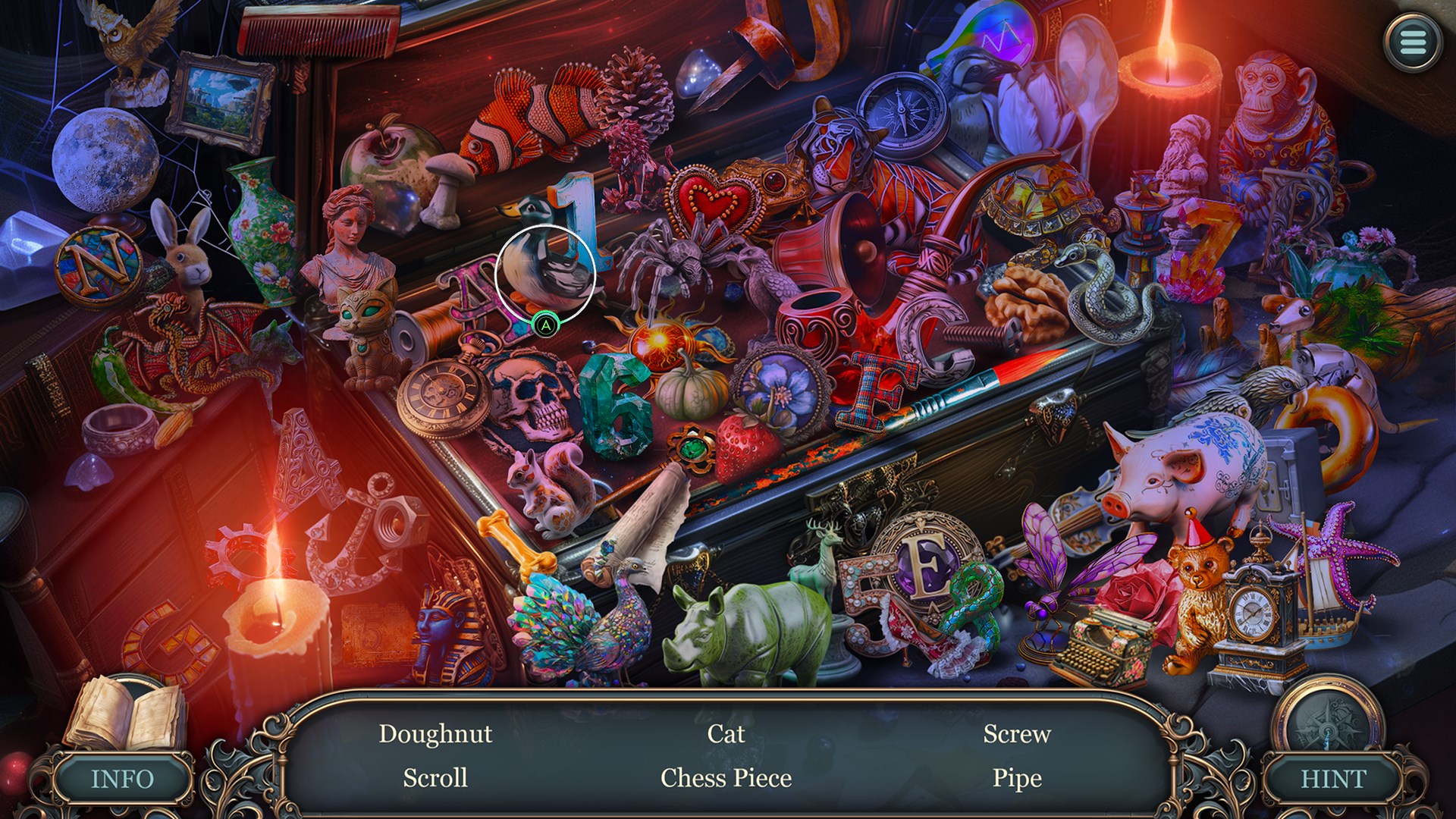Select 'Cat' in the object list
This screenshot has height=819, width=1456.
tap(726, 734)
